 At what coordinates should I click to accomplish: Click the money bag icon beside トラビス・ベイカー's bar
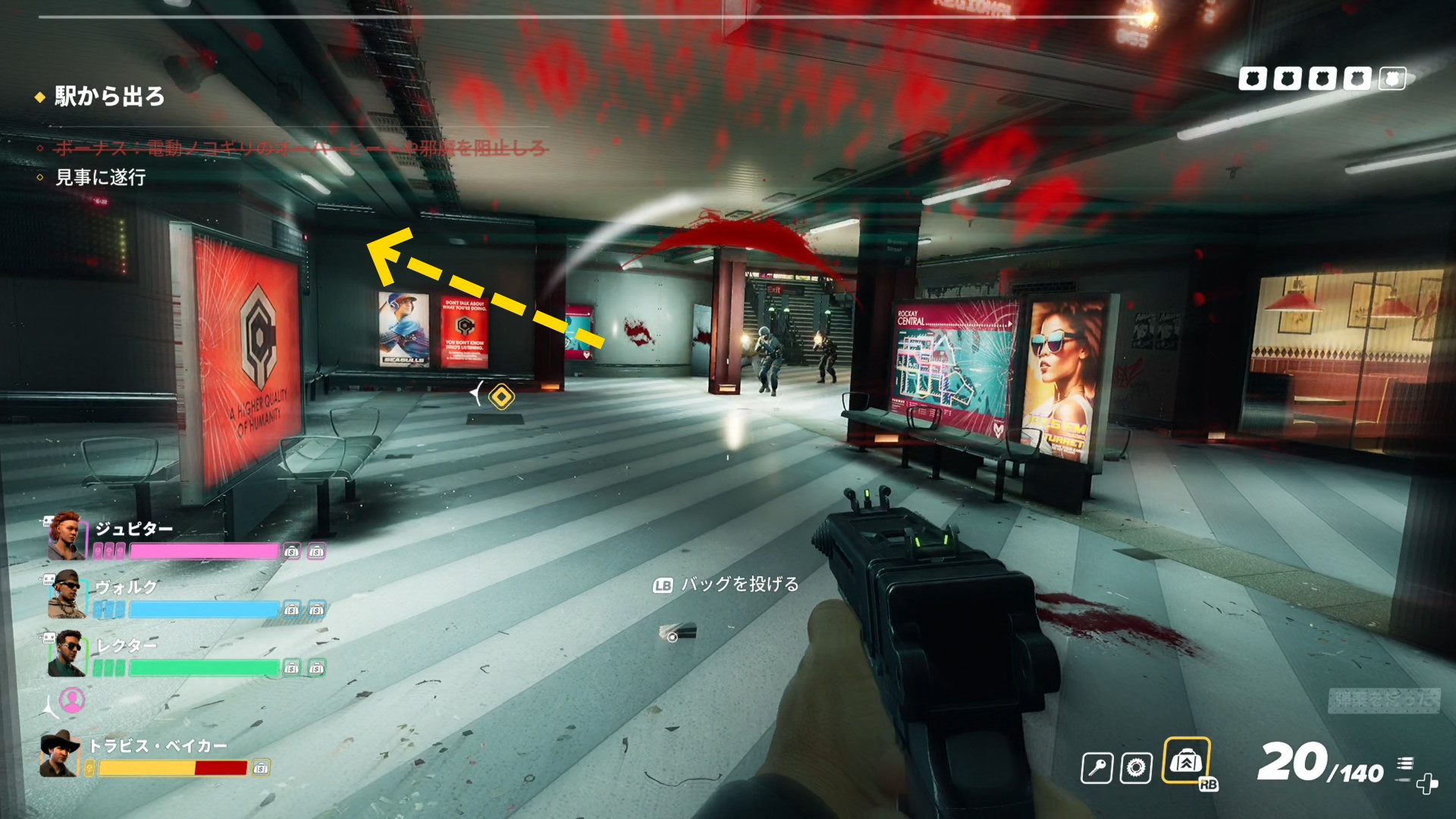tap(260, 768)
